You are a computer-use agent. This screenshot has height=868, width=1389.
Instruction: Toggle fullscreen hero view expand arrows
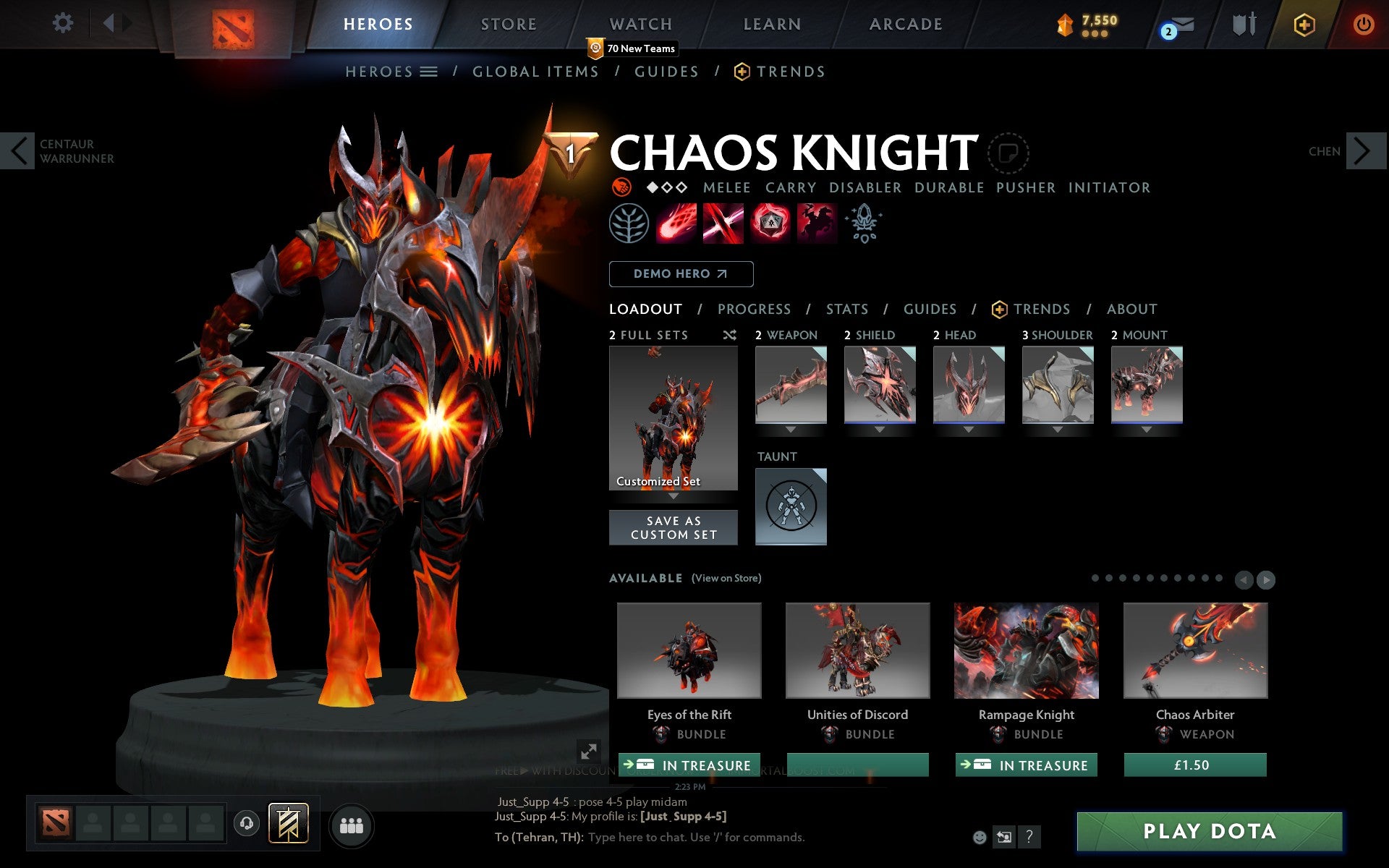(587, 752)
